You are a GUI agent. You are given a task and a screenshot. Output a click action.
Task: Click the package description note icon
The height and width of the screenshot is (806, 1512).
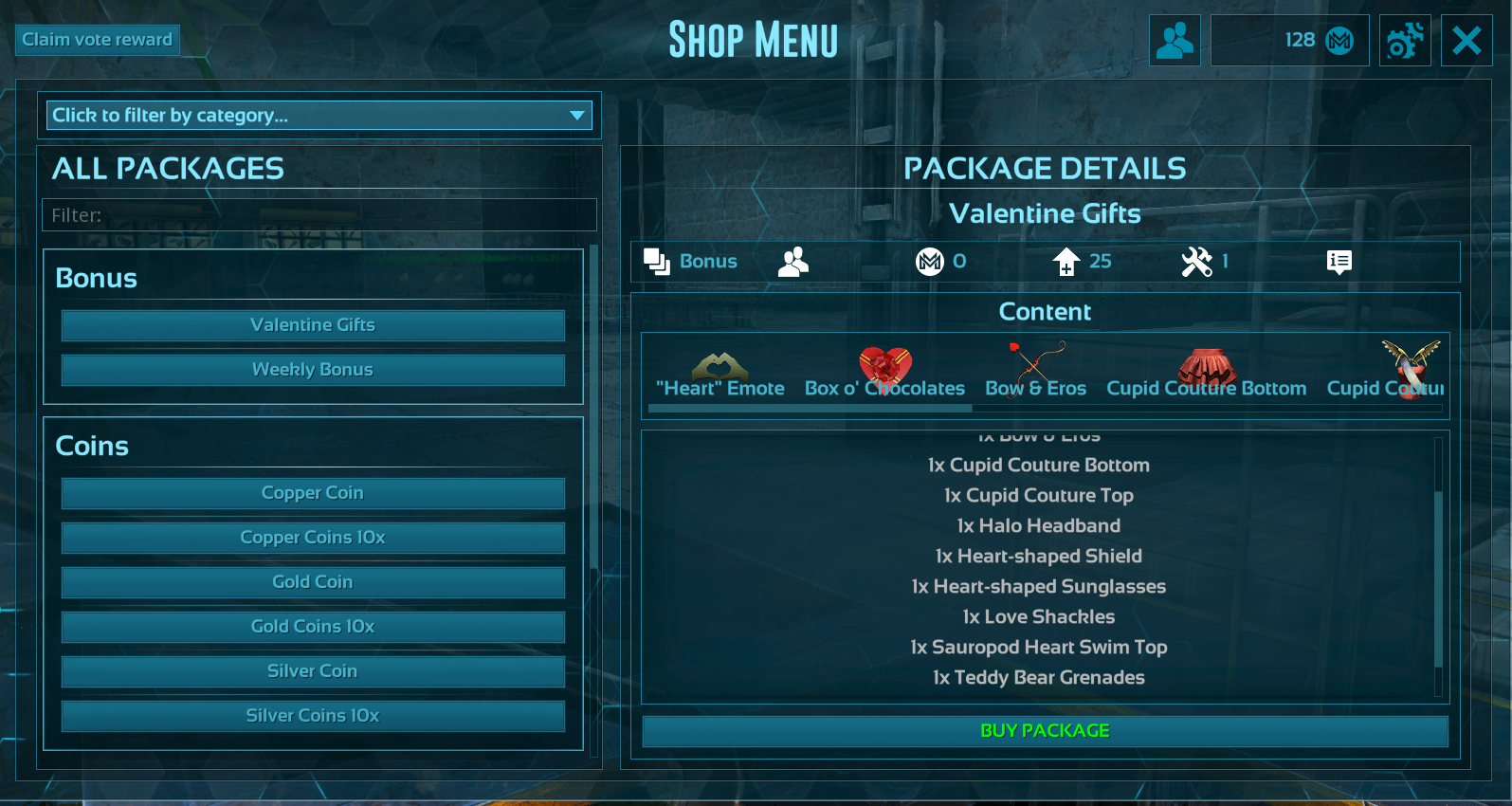(x=1339, y=262)
